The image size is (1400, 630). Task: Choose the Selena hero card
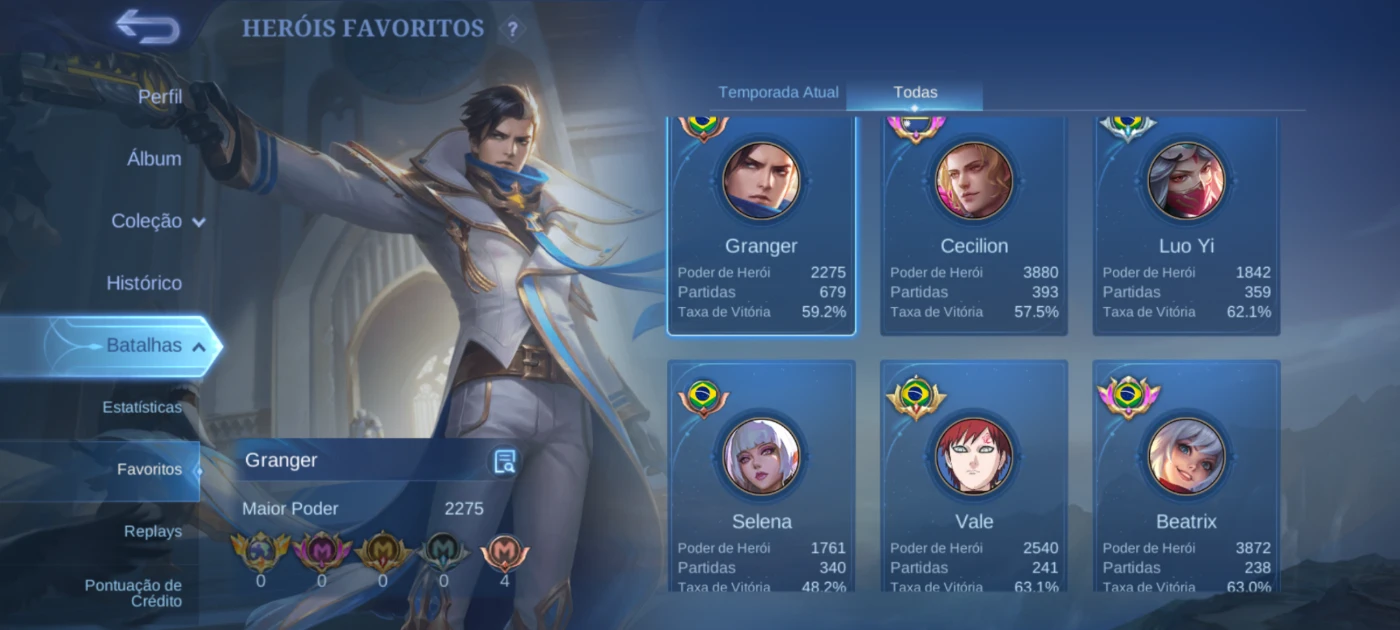pyautogui.click(x=761, y=478)
